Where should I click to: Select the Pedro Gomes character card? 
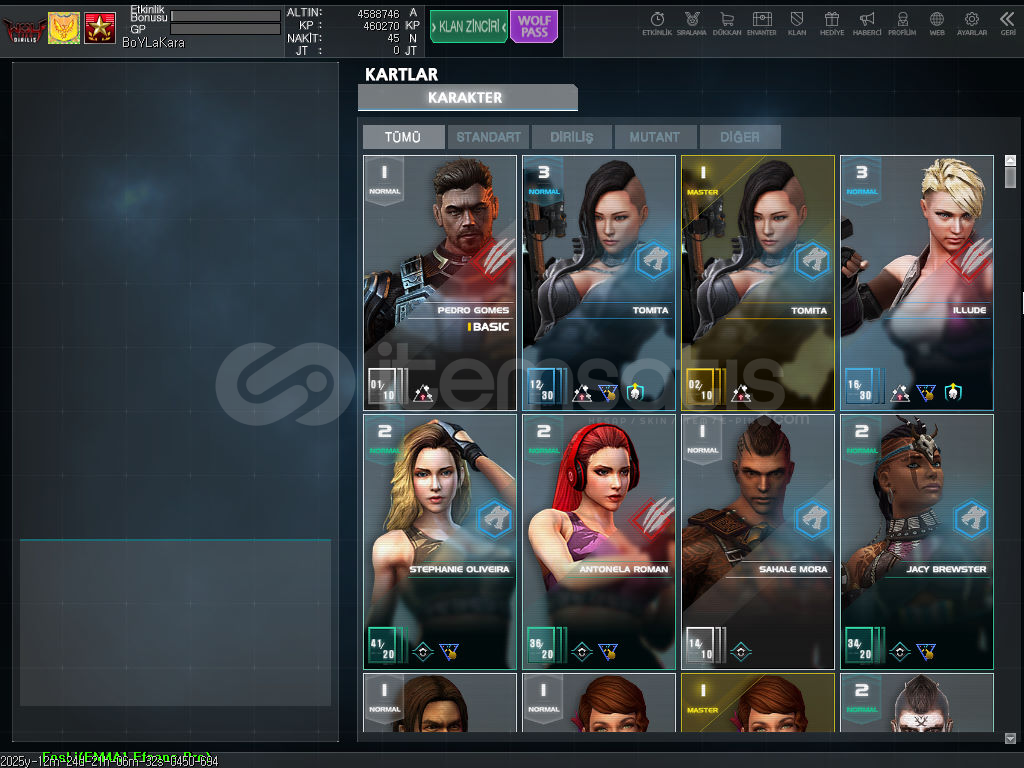(440, 282)
